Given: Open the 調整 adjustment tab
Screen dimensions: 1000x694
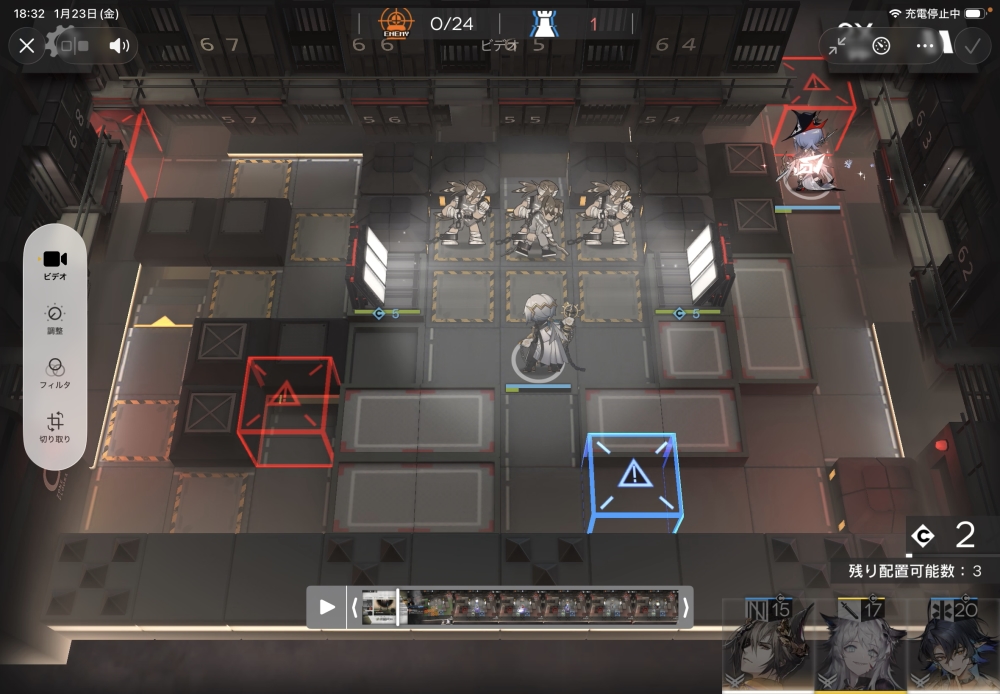Looking at the screenshot, I should [55, 320].
